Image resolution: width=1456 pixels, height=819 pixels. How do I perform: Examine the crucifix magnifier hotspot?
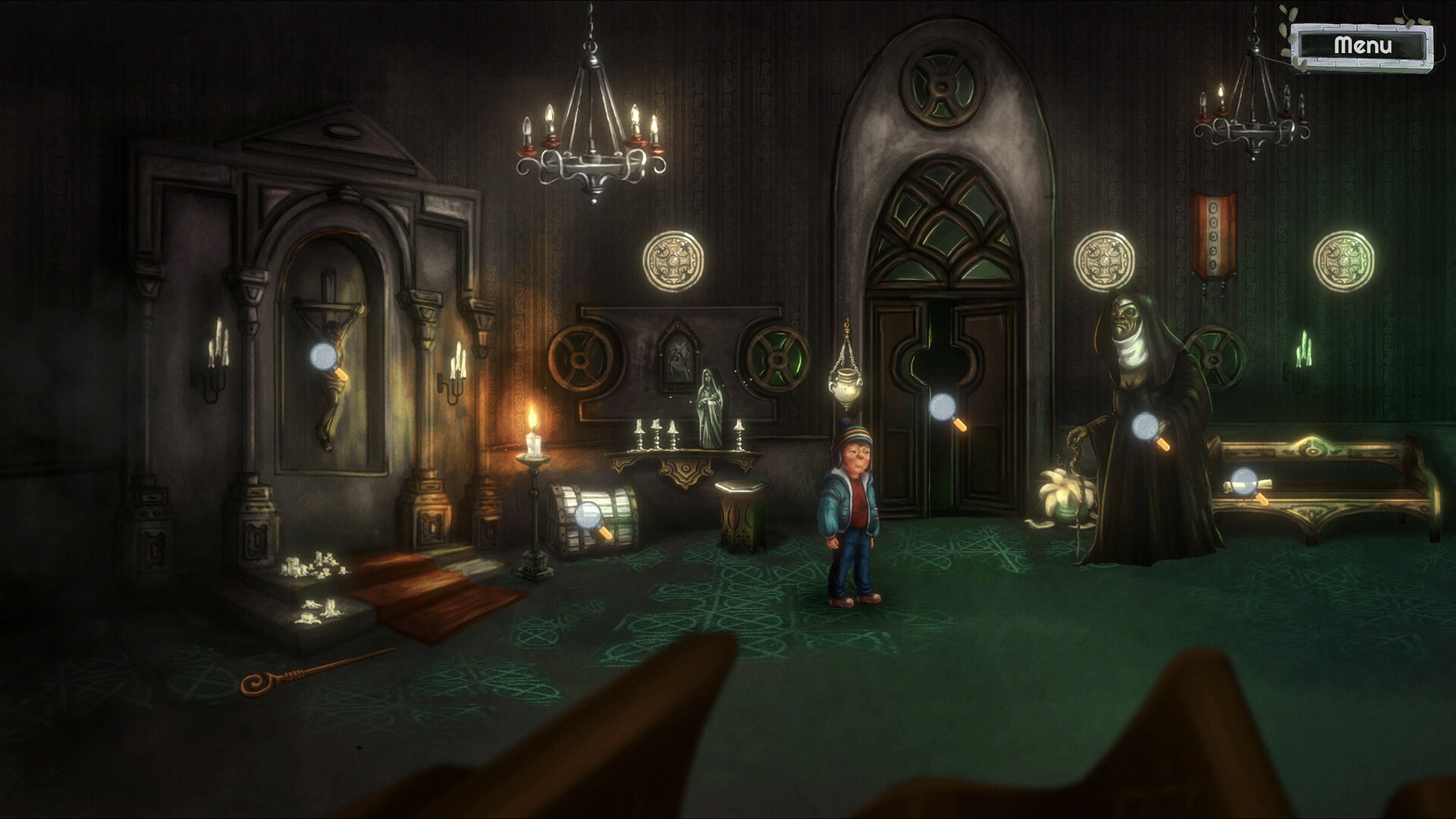[x=325, y=356]
